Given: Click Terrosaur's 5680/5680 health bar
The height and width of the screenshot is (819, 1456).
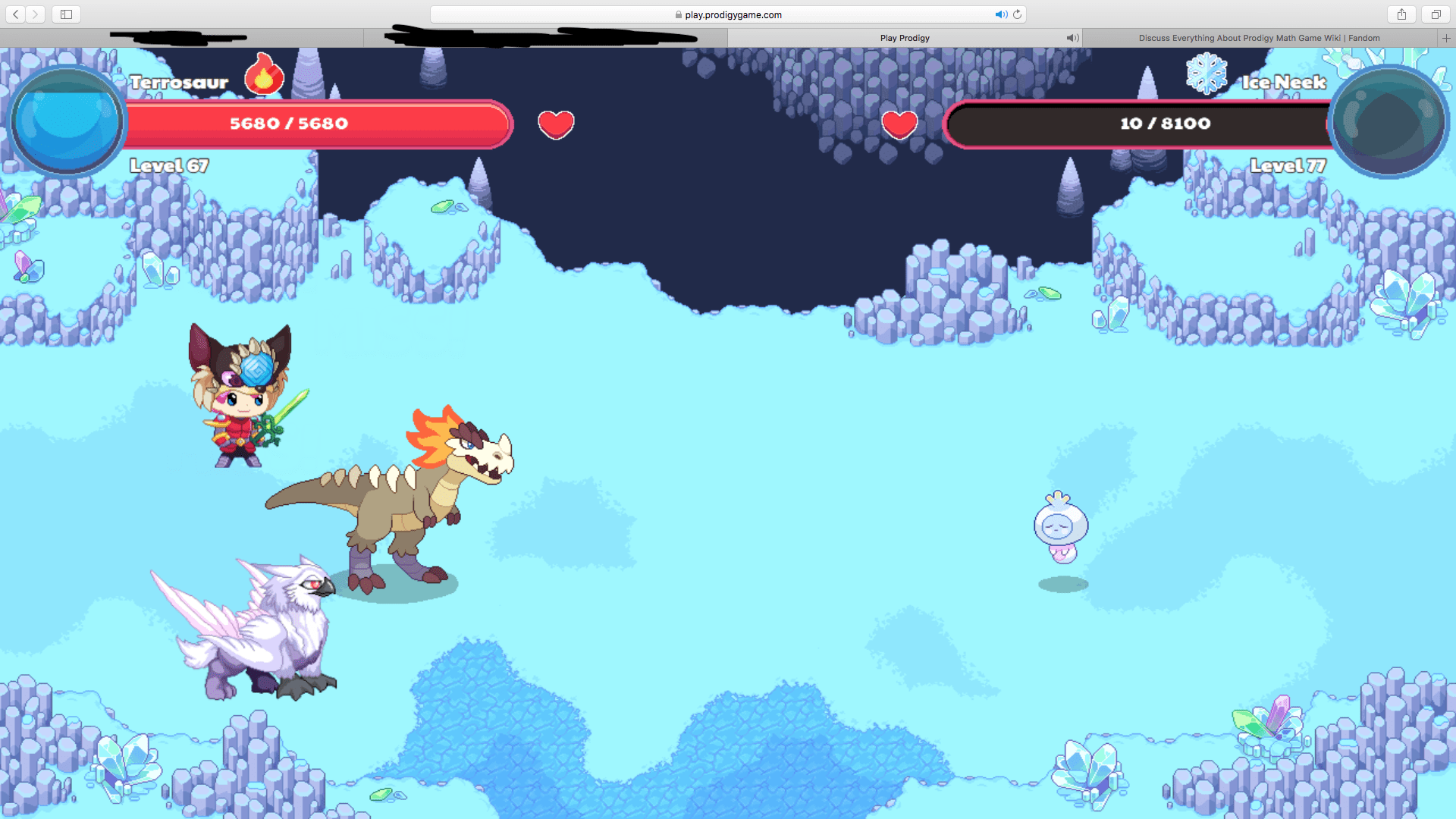Looking at the screenshot, I should (318, 124).
